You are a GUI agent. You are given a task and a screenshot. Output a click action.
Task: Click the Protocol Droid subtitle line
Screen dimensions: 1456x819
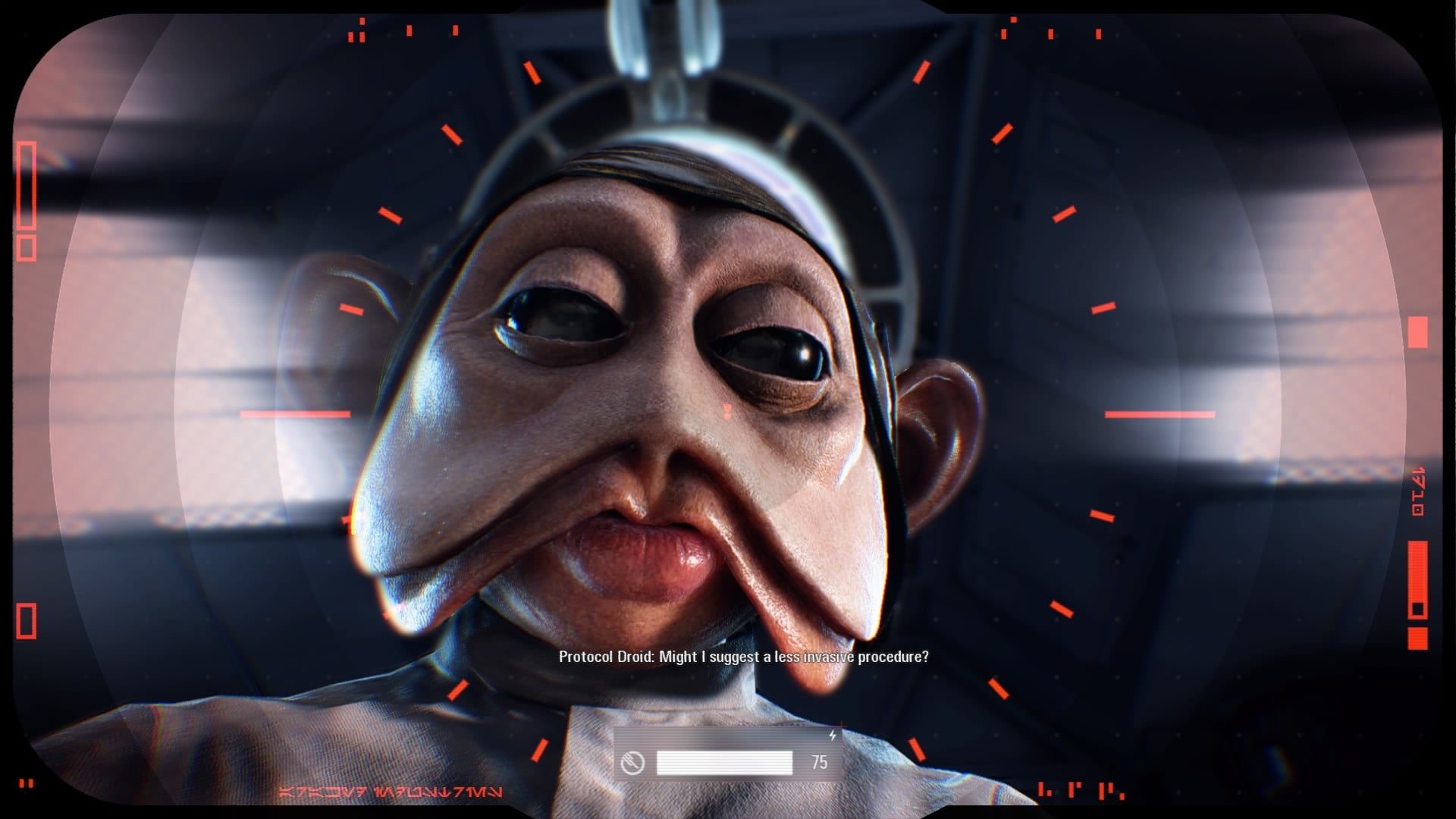click(742, 658)
